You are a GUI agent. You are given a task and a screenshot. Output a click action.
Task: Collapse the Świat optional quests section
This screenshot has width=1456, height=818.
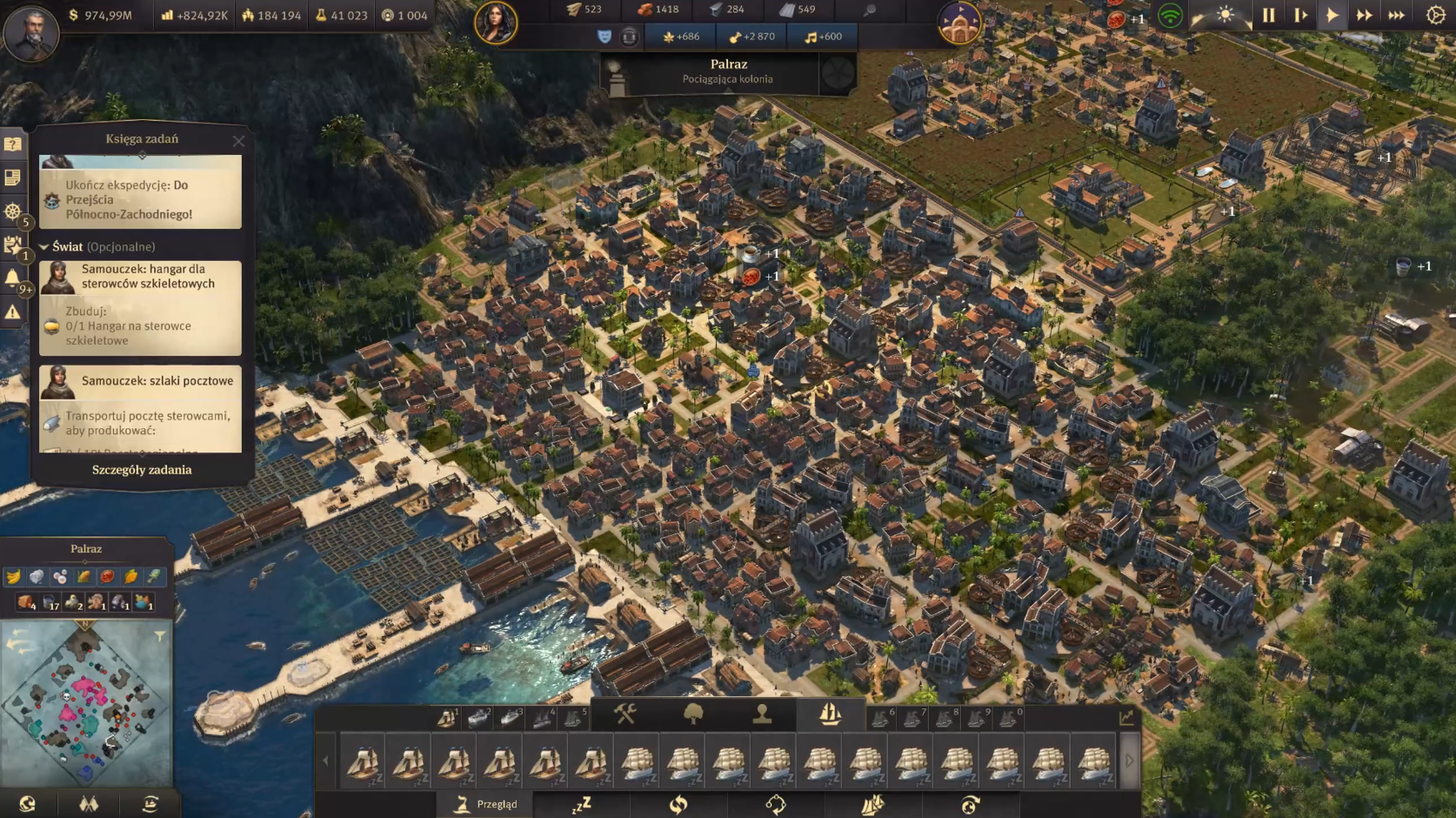coord(43,247)
